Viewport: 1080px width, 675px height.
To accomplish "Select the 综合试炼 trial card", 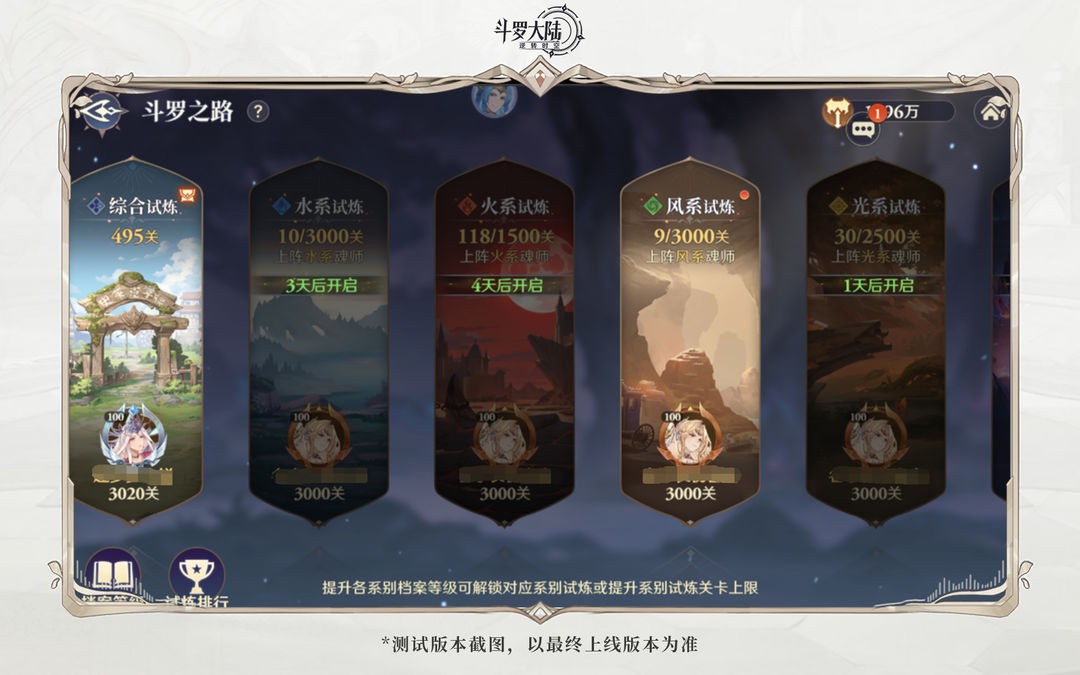I will [x=135, y=350].
